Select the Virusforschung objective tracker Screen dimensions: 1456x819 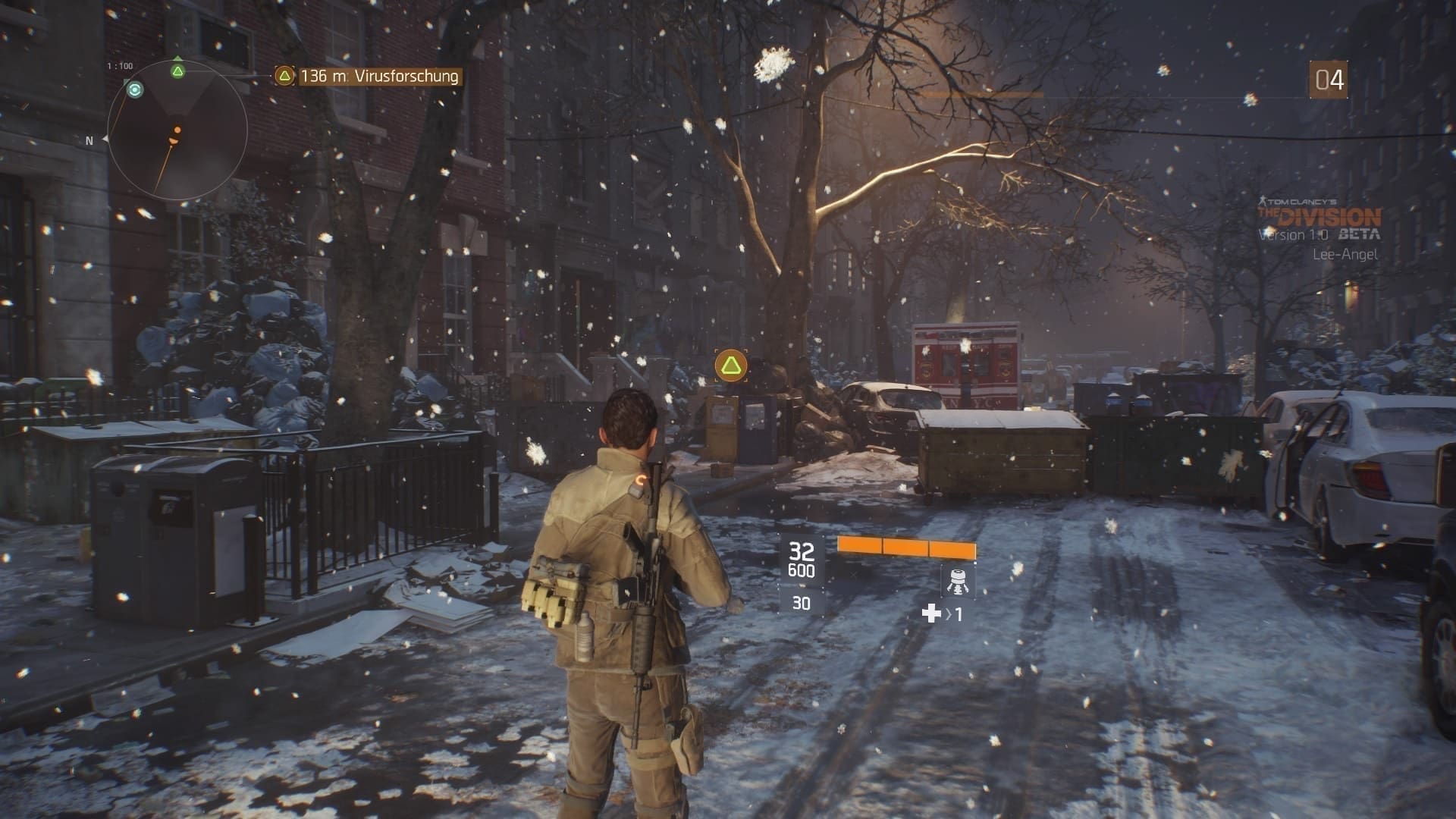(x=369, y=76)
